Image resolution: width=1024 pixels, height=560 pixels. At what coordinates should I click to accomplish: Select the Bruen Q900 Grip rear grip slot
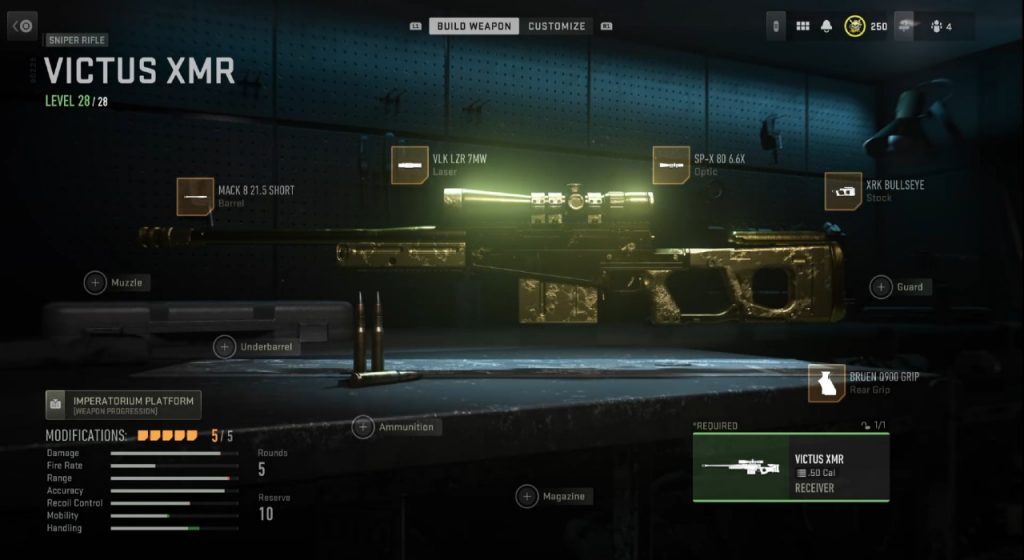tap(827, 383)
